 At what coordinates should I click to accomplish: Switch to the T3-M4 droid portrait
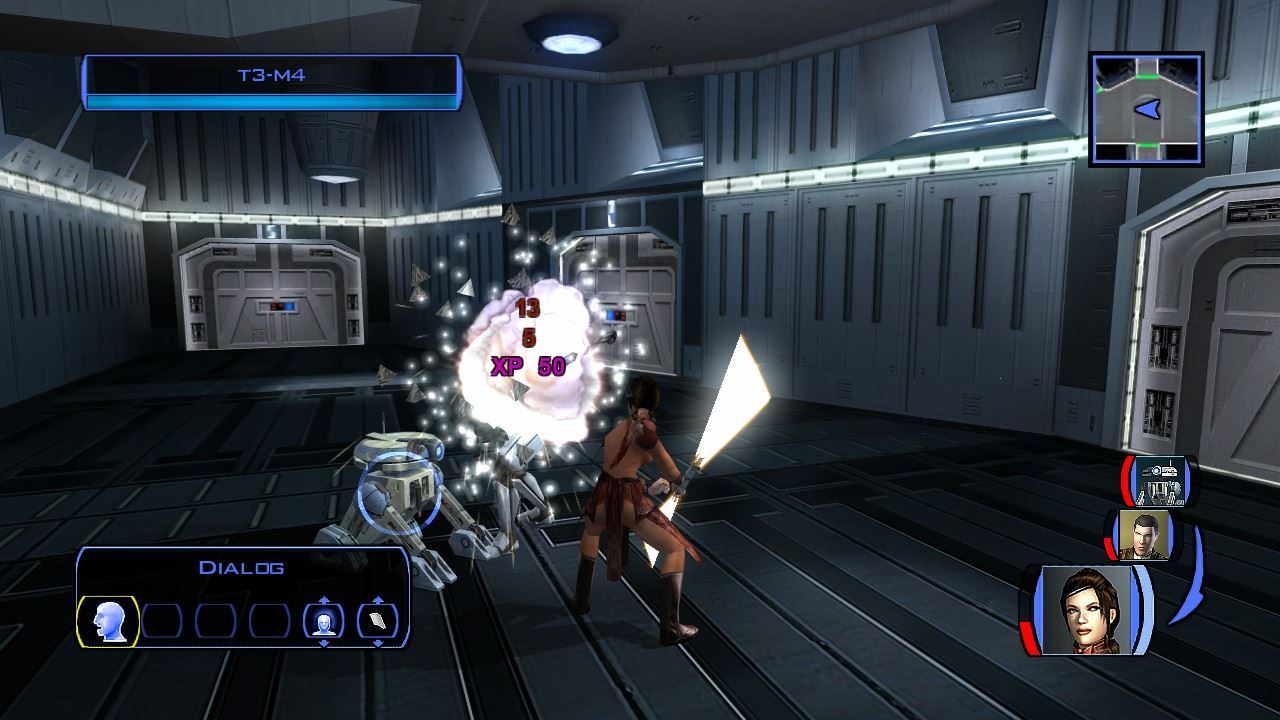1160,481
